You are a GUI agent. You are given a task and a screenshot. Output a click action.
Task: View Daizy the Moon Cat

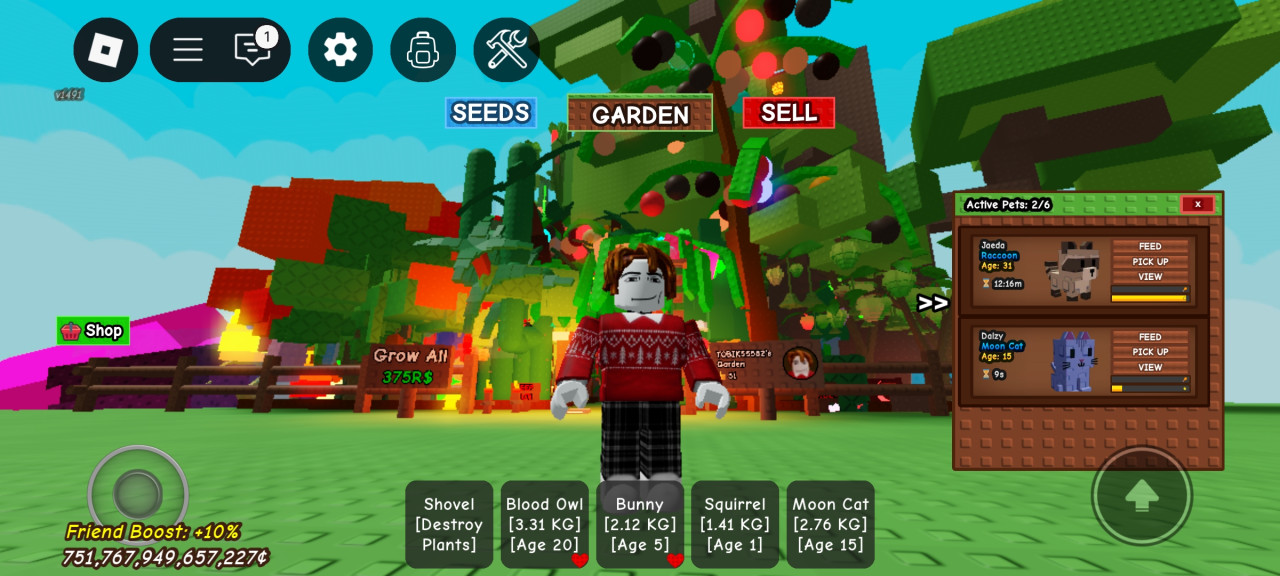click(x=1150, y=367)
